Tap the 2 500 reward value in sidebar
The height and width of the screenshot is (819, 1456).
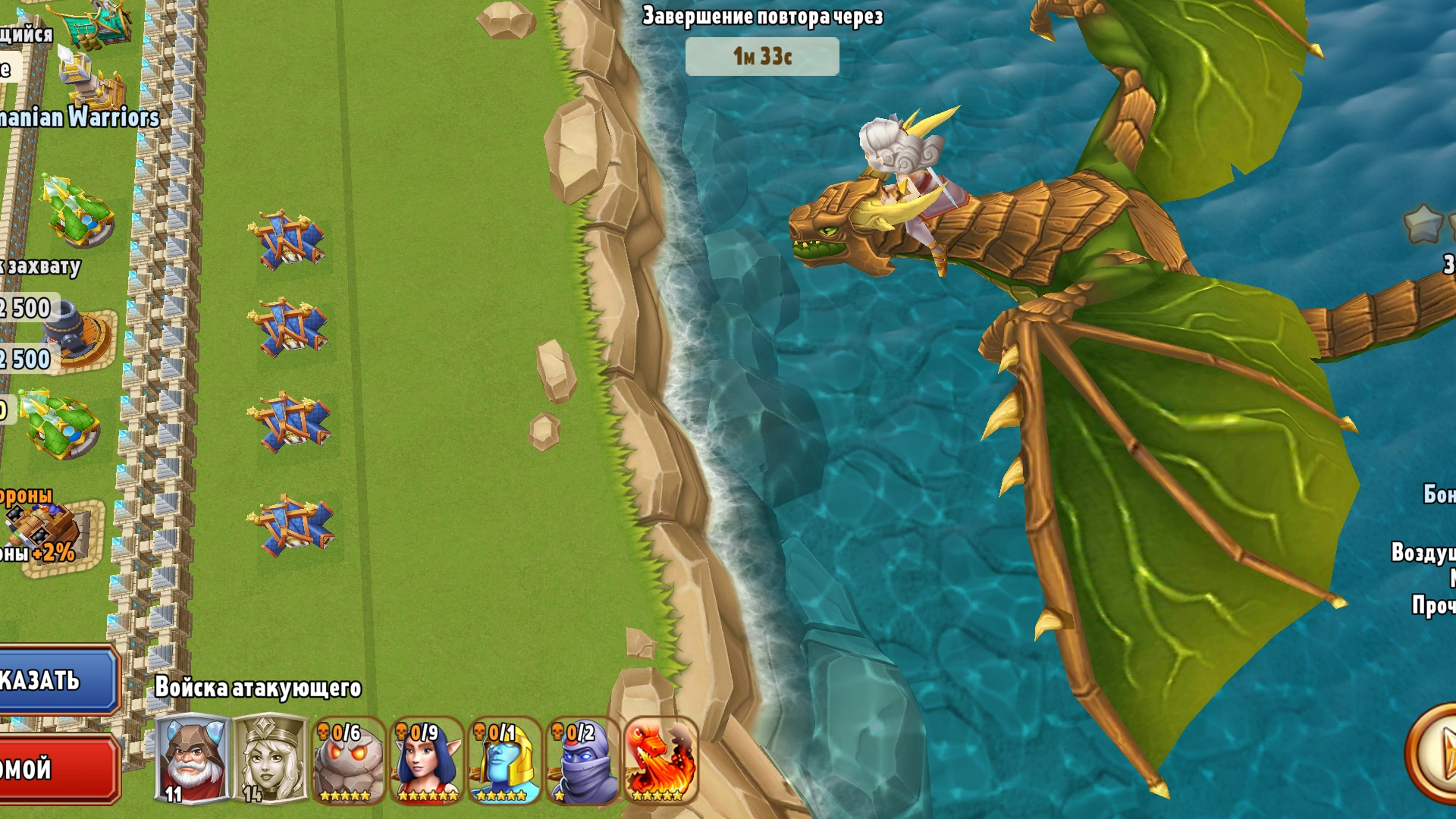tap(23, 309)
